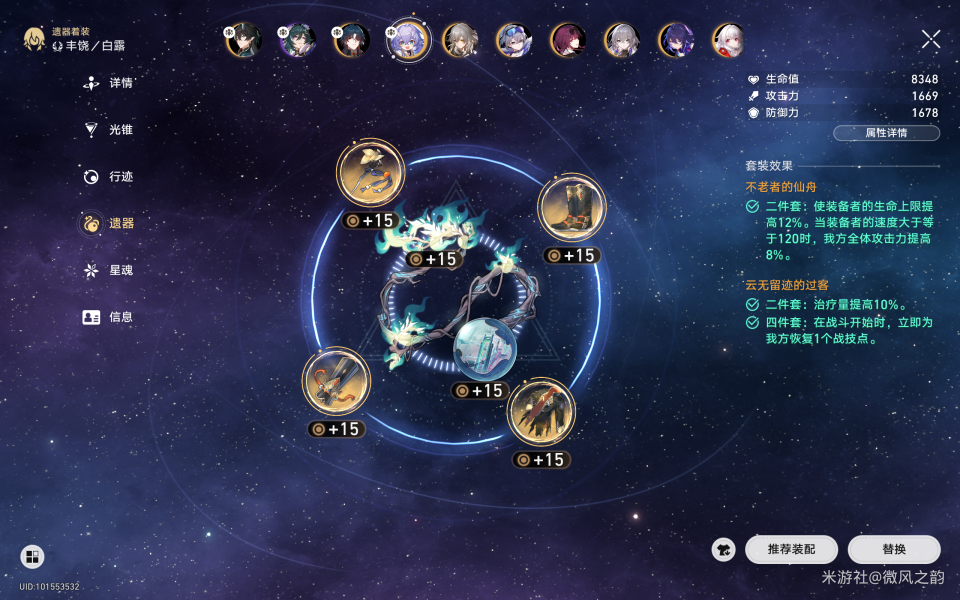The image size is (960, 600).
Task: Select the planar sphere ornament
Action: pos(484,348)
